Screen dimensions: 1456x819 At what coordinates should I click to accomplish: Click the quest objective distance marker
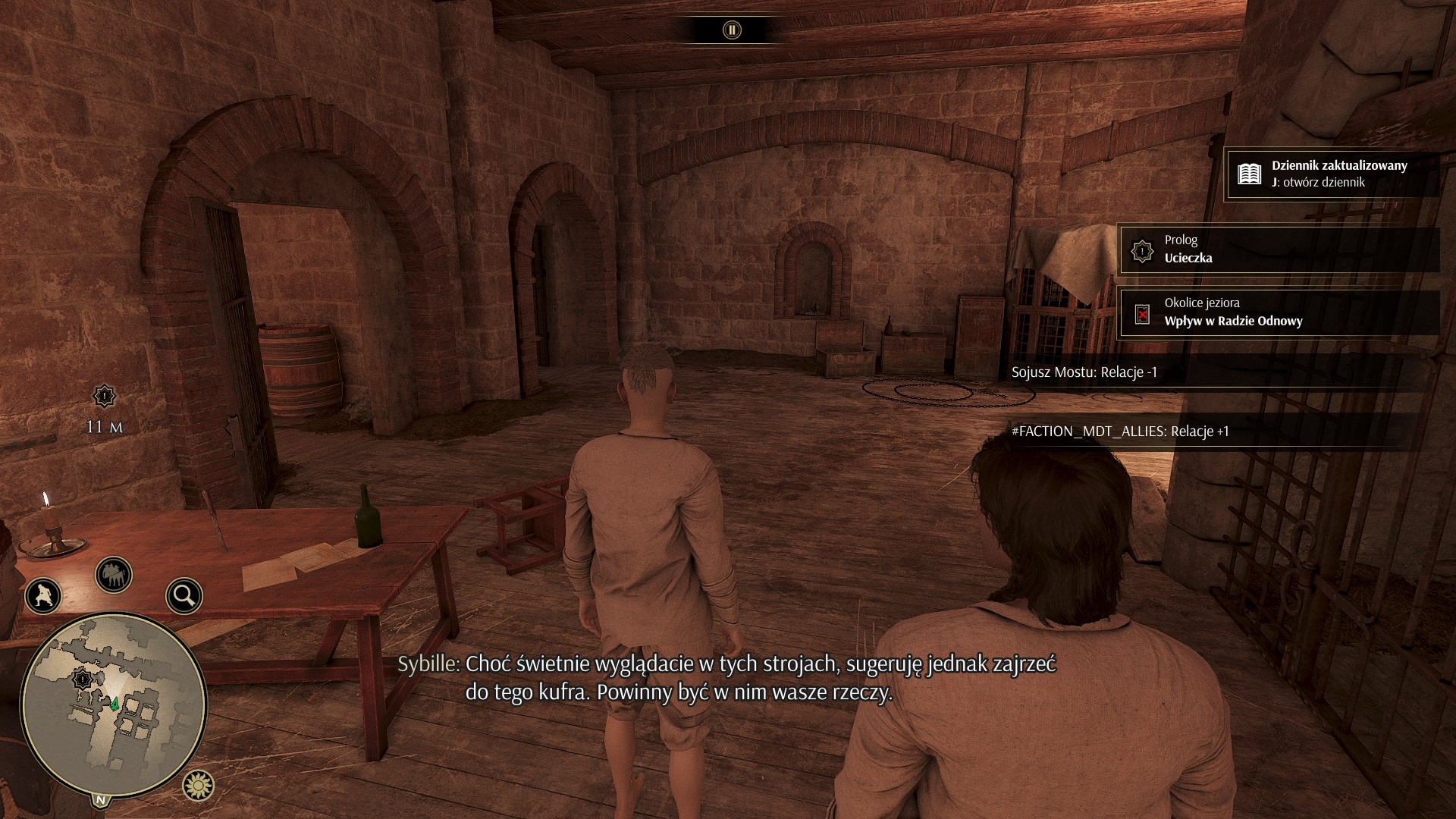(x=104, y=396)
